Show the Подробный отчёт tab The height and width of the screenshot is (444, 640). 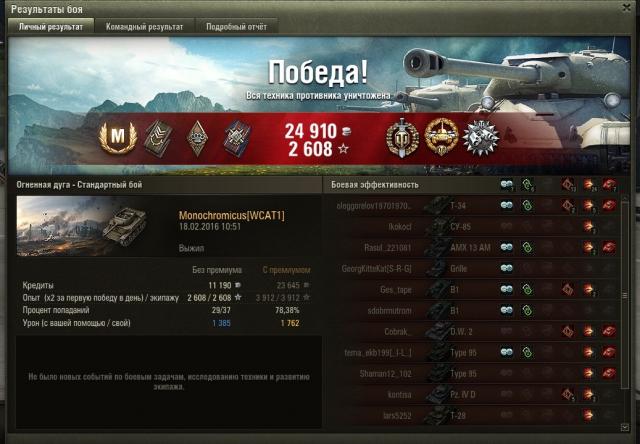236,27
